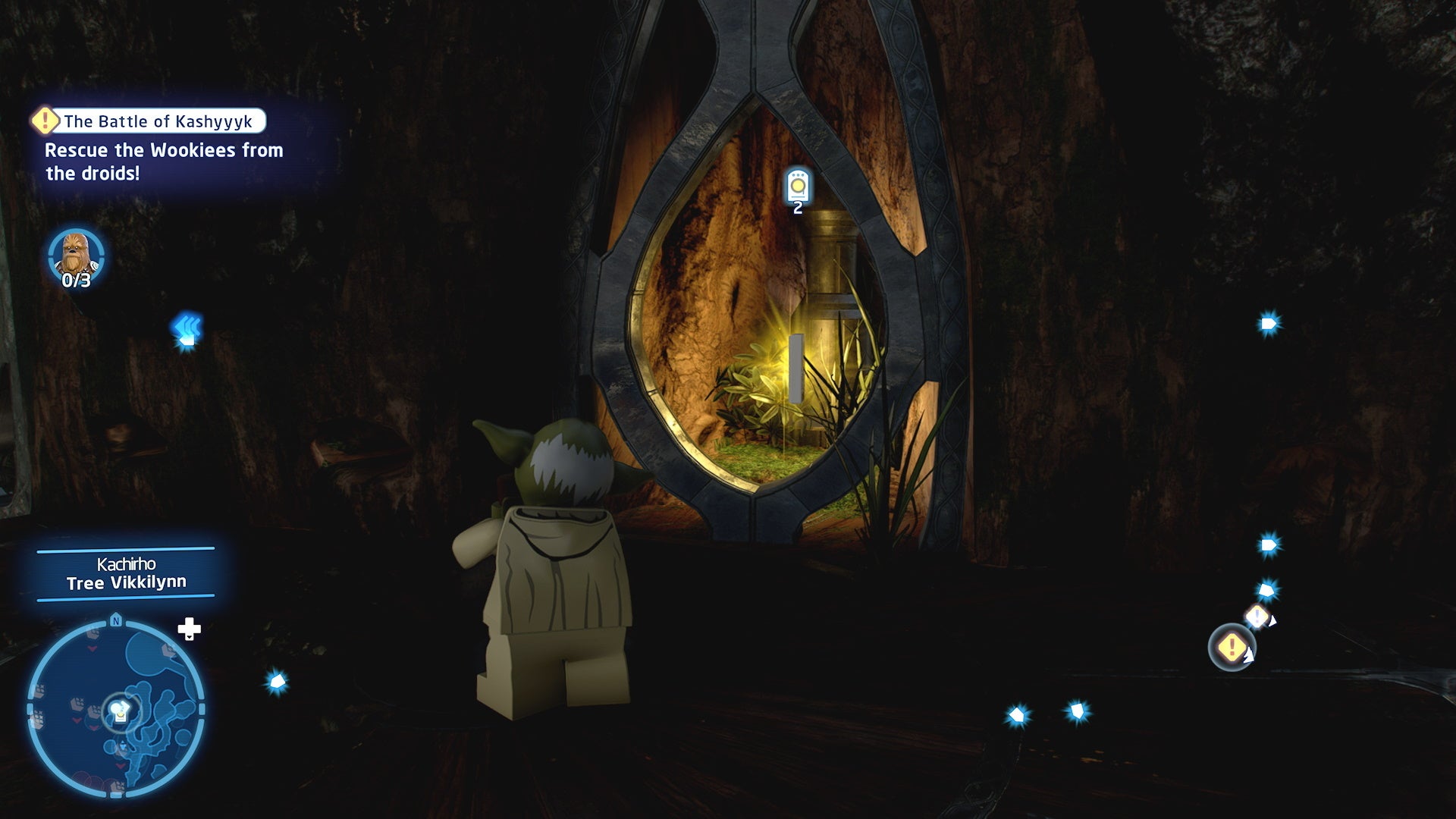1456x819 pixels.
Task: Click the circled yellow exclamation quest marker
Action: [1232, 648]
